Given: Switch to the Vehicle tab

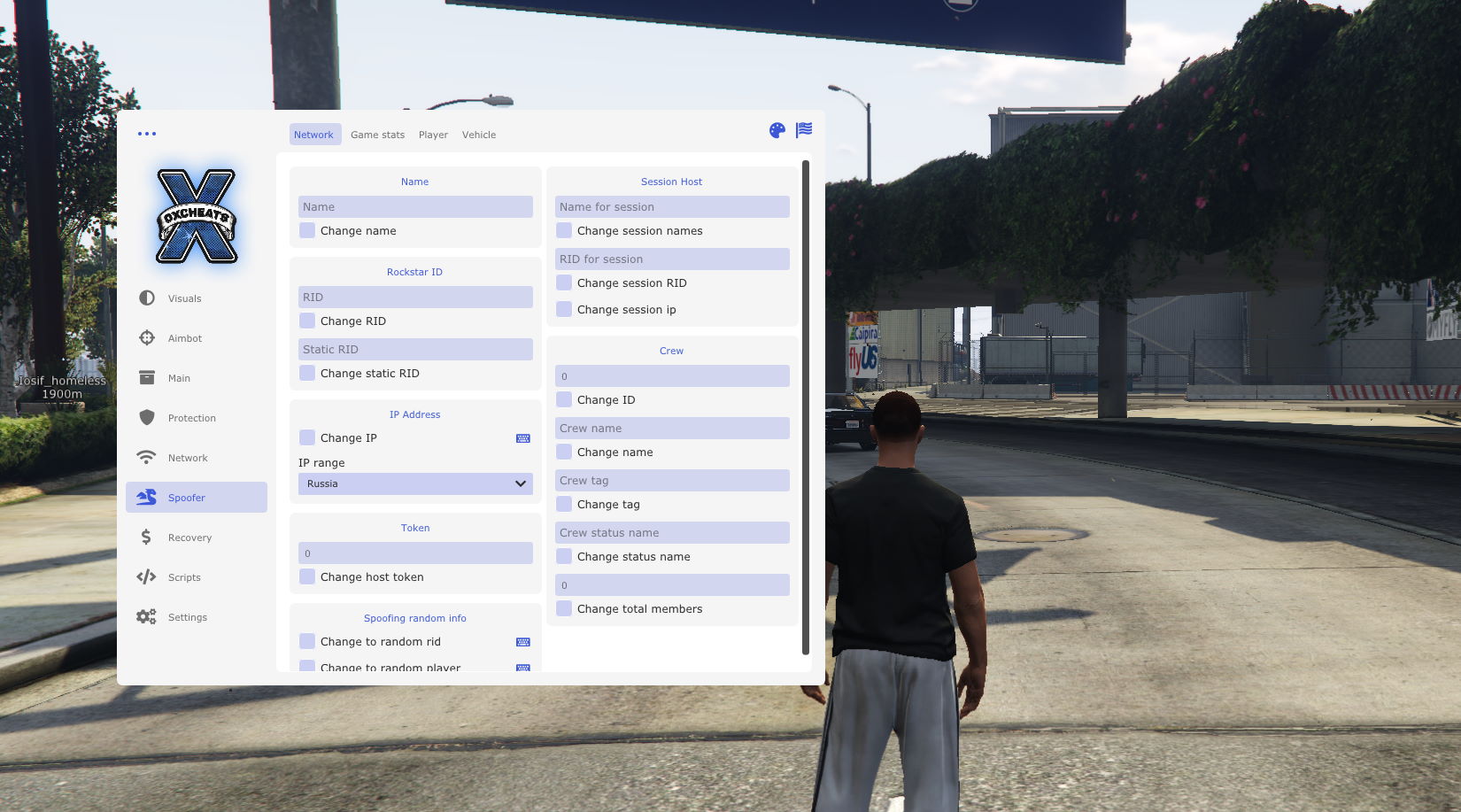Looking at the screenshot, I should pyautogui.click(x=479, y=135).
